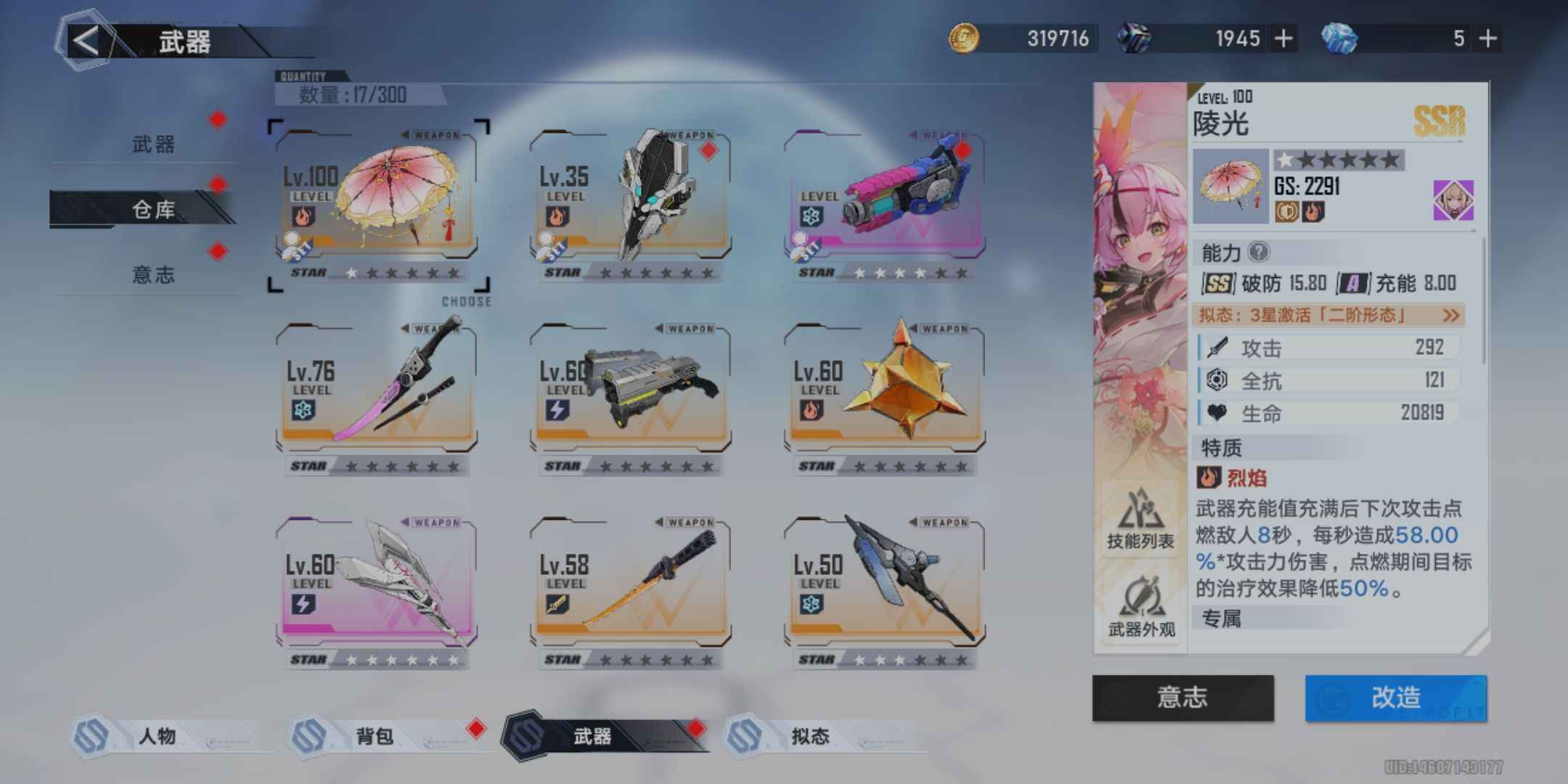The width and height of the screenshot is (1568, 784).
Task: Switch to the 武器 side tab
Action: tap(153, 144)
